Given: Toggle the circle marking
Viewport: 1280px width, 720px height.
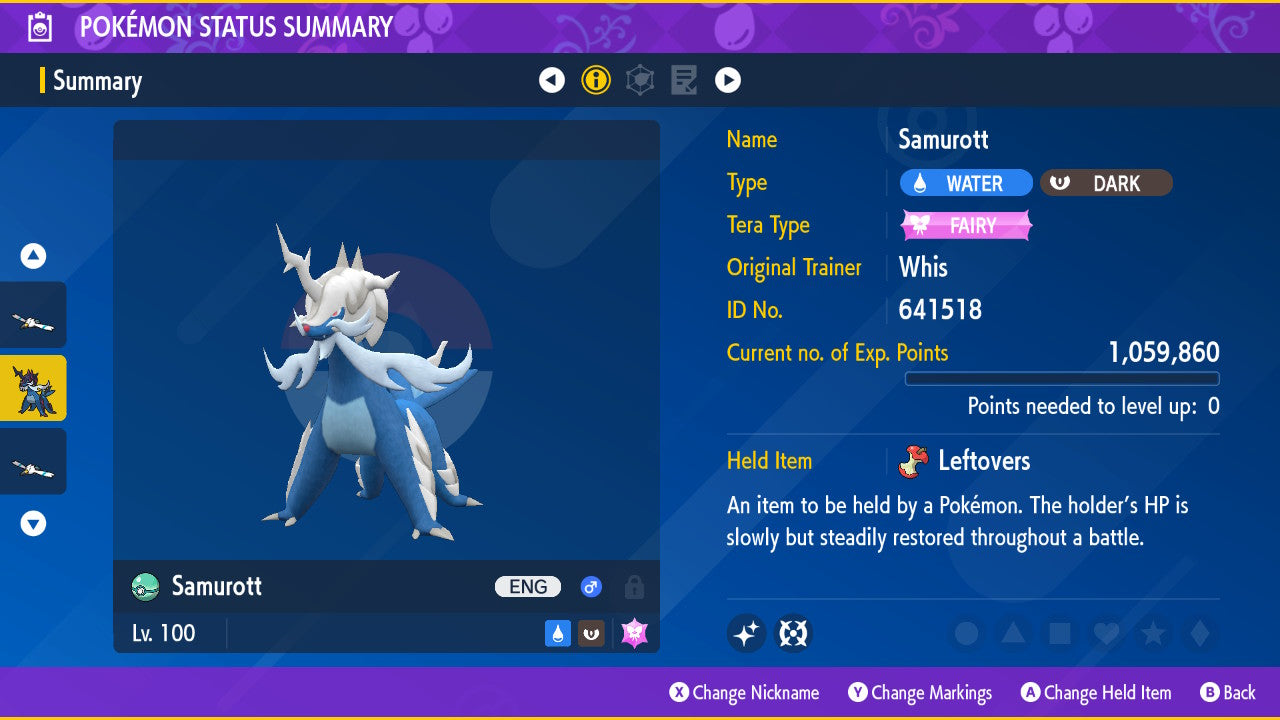Looking at the screenshot, I should pos(966,633).
